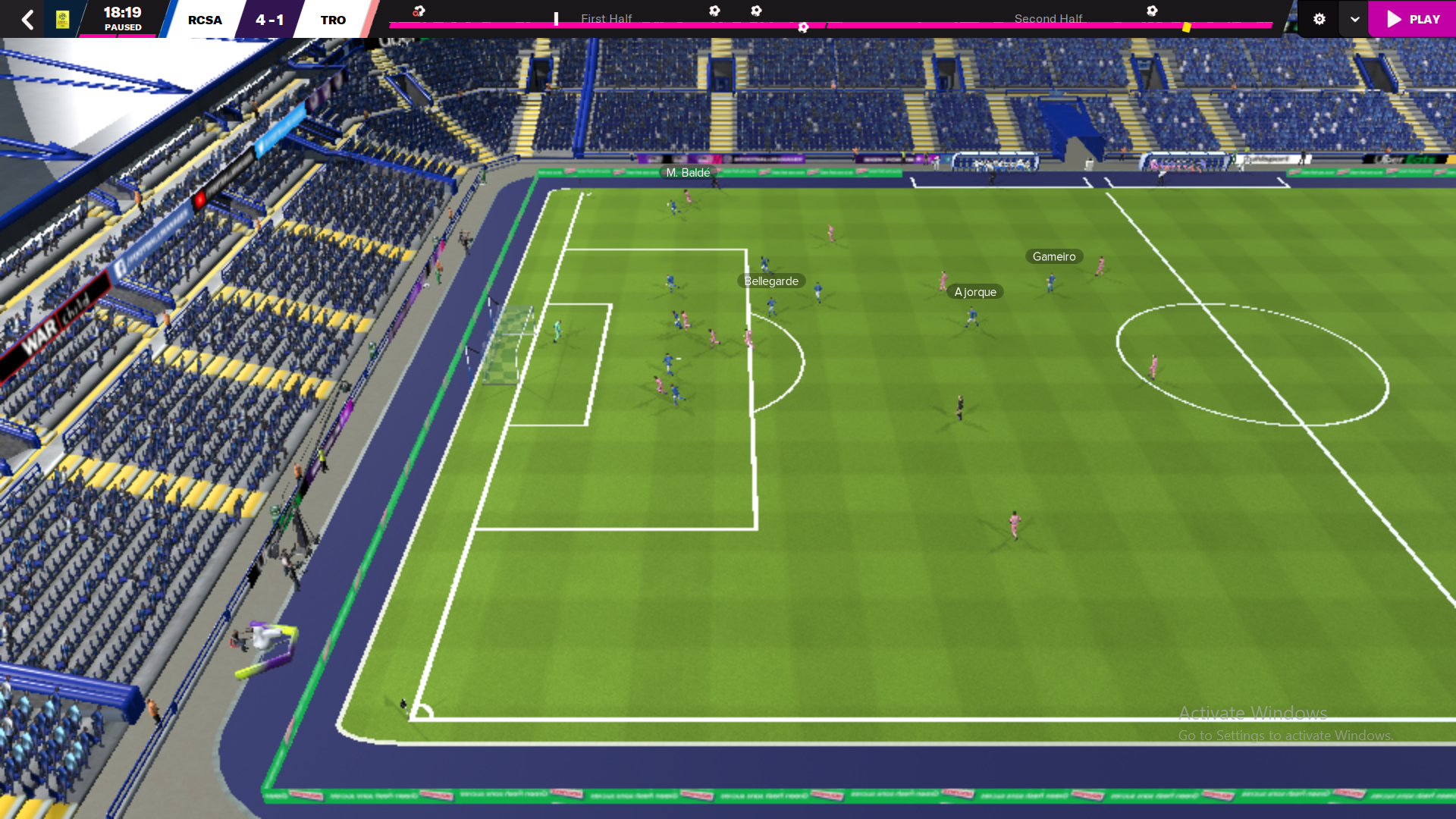Select the Ajorque player label
The width and height of the screenshot is (1456, 819).
[975, 291]
